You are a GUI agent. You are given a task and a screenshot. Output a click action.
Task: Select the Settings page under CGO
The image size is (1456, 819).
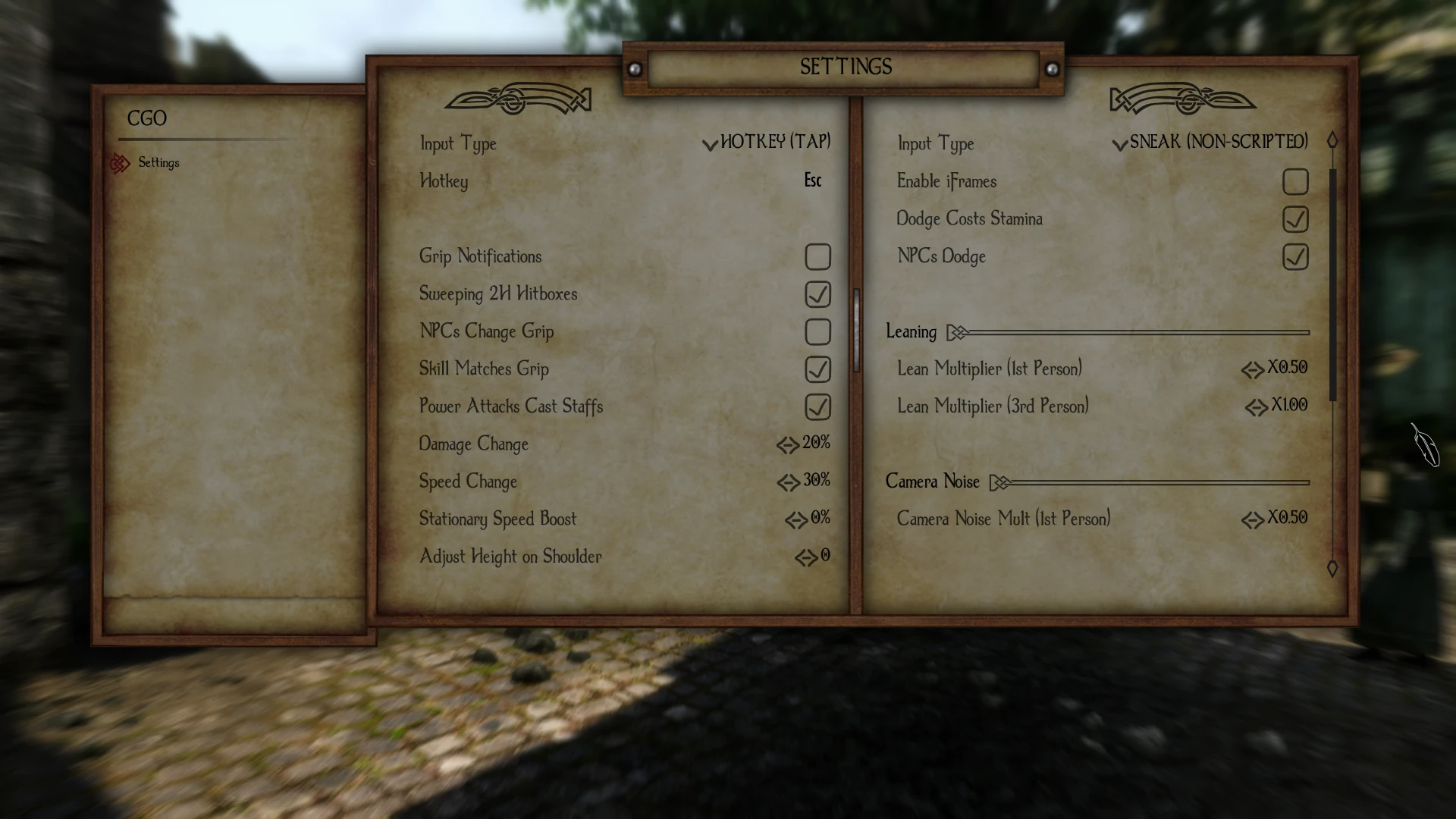[158, 163]
